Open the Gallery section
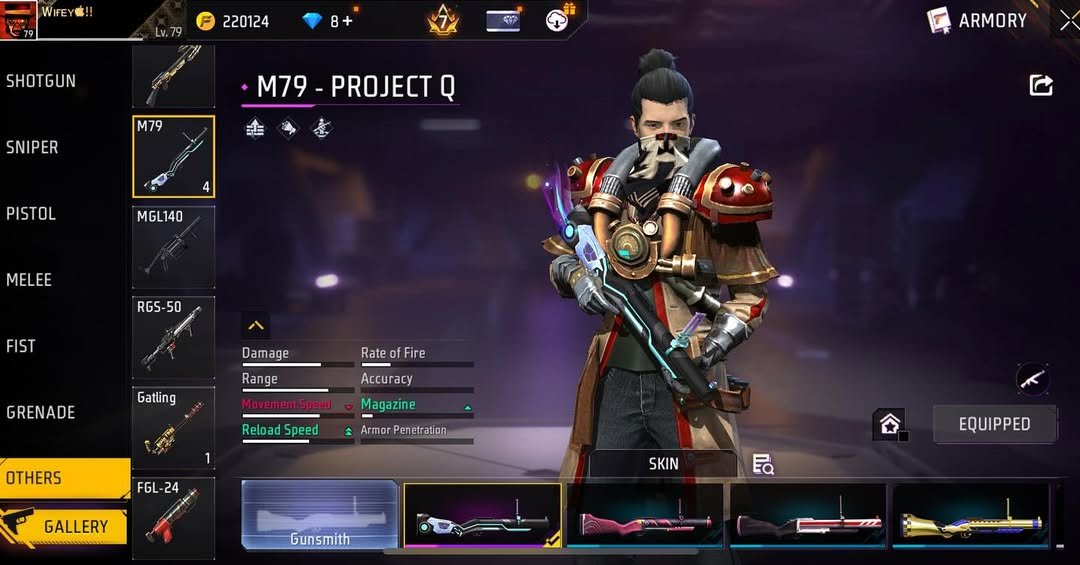The width and height of the screenshot is (1080, 565). [x=65, y=526]
